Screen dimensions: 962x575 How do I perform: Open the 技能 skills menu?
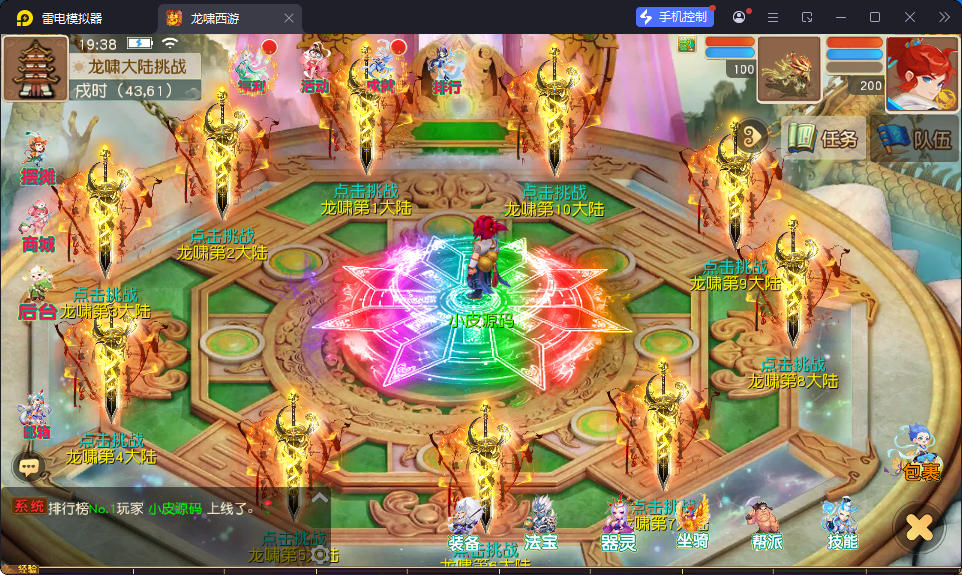tap(841, 525)
